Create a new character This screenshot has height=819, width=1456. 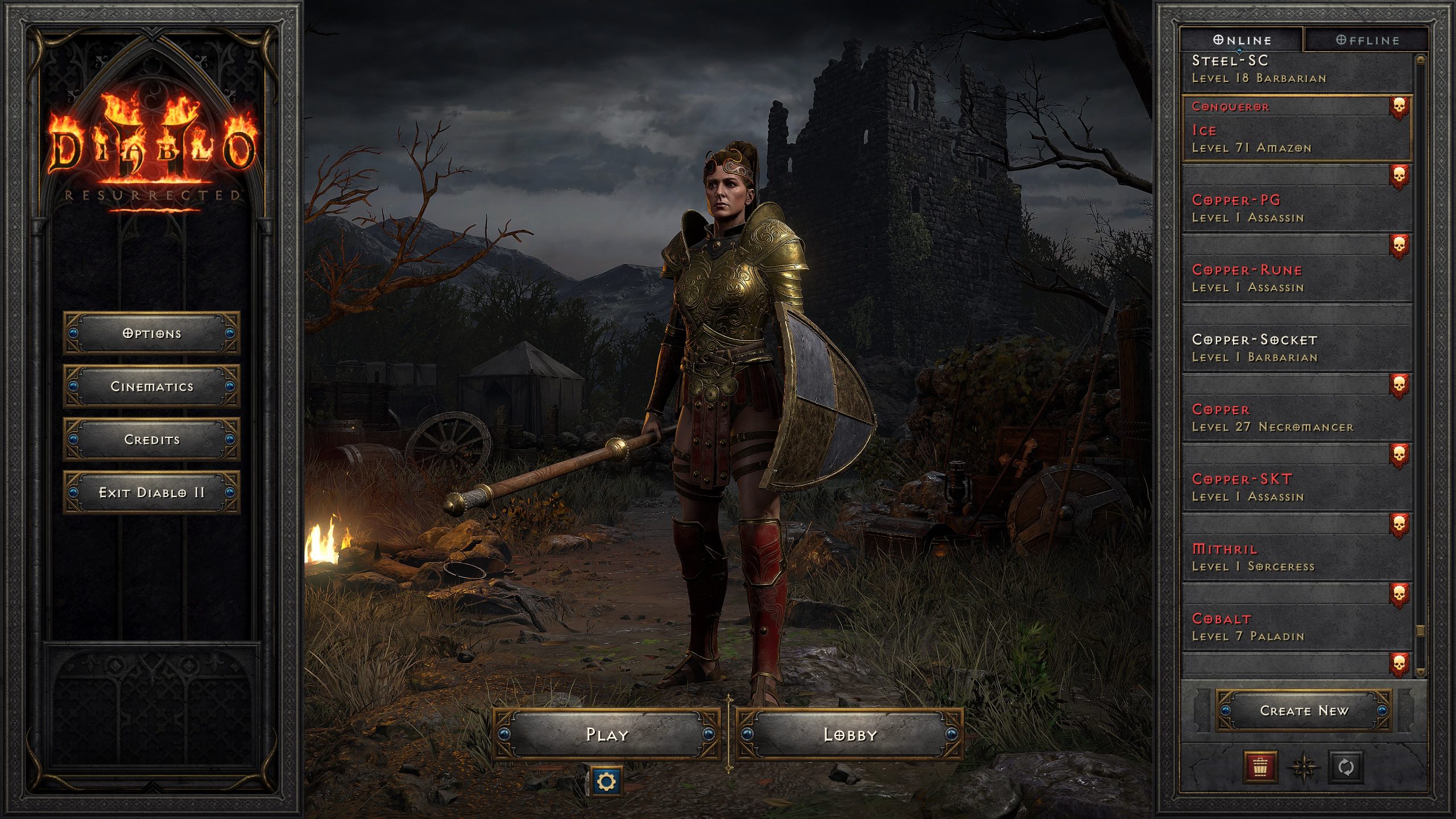(1304, 710)
